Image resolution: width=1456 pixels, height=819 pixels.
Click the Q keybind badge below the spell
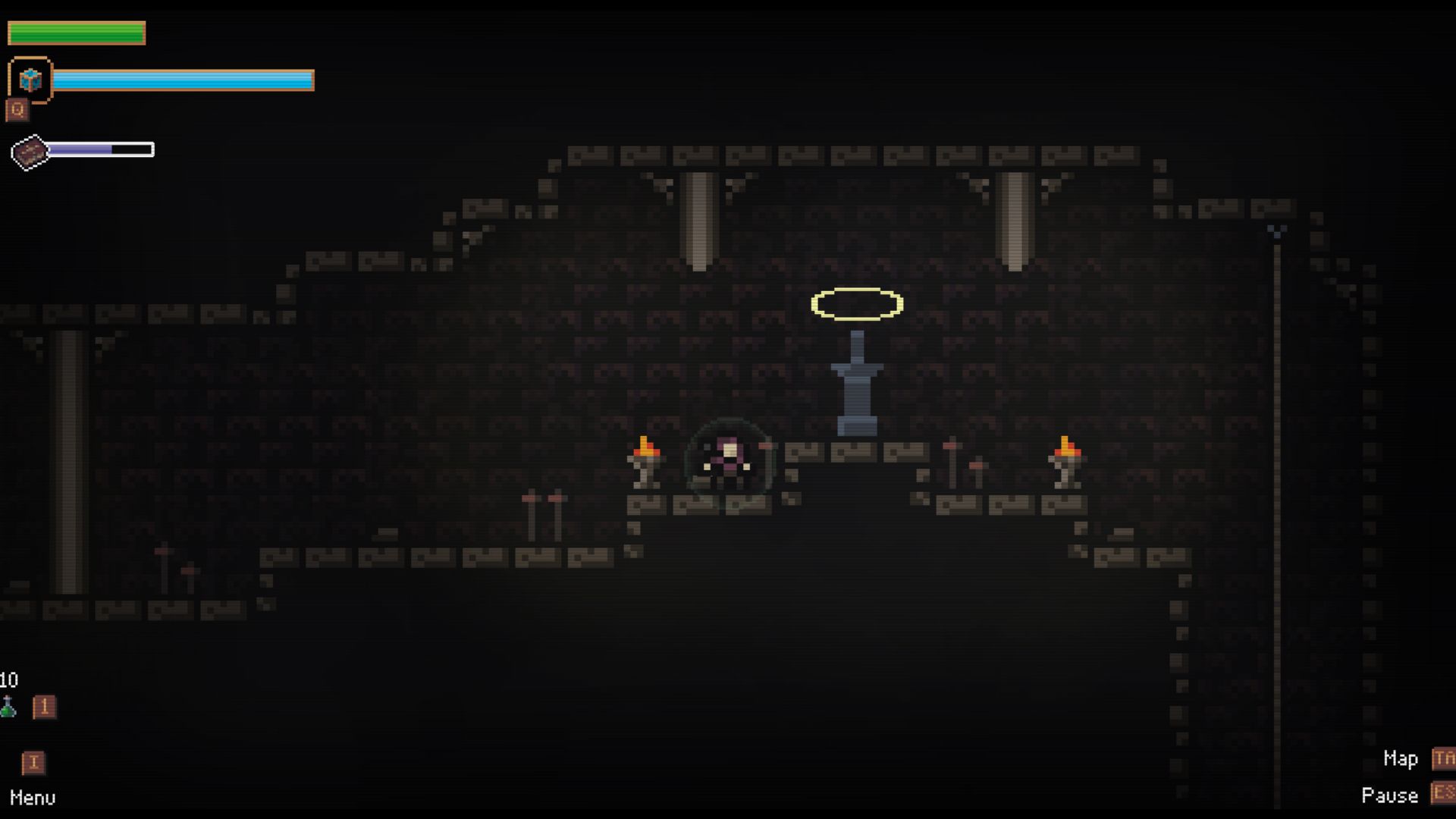(x=17, y=108)
